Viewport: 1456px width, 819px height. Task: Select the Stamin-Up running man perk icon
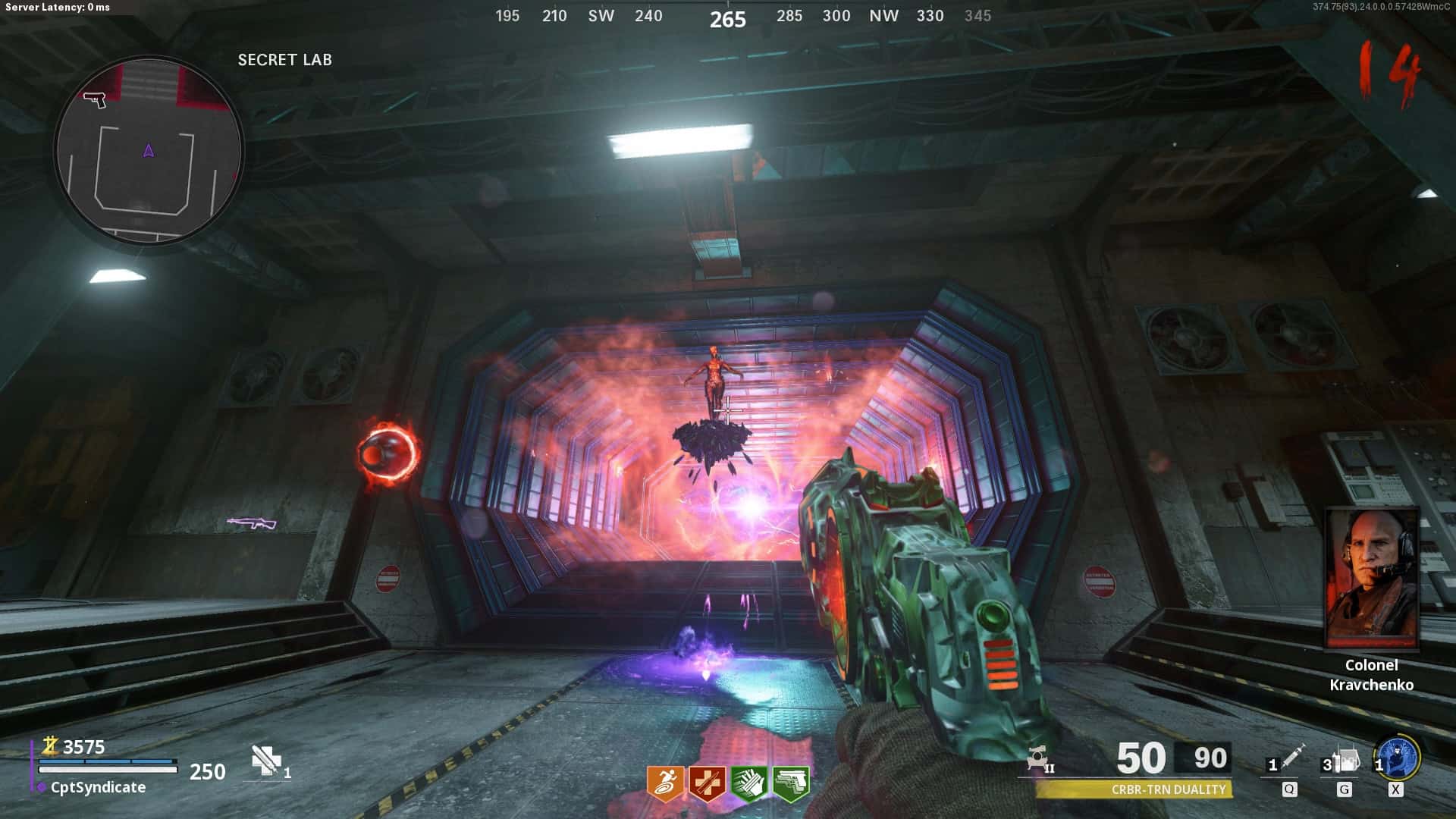click(x=665, y=783)
